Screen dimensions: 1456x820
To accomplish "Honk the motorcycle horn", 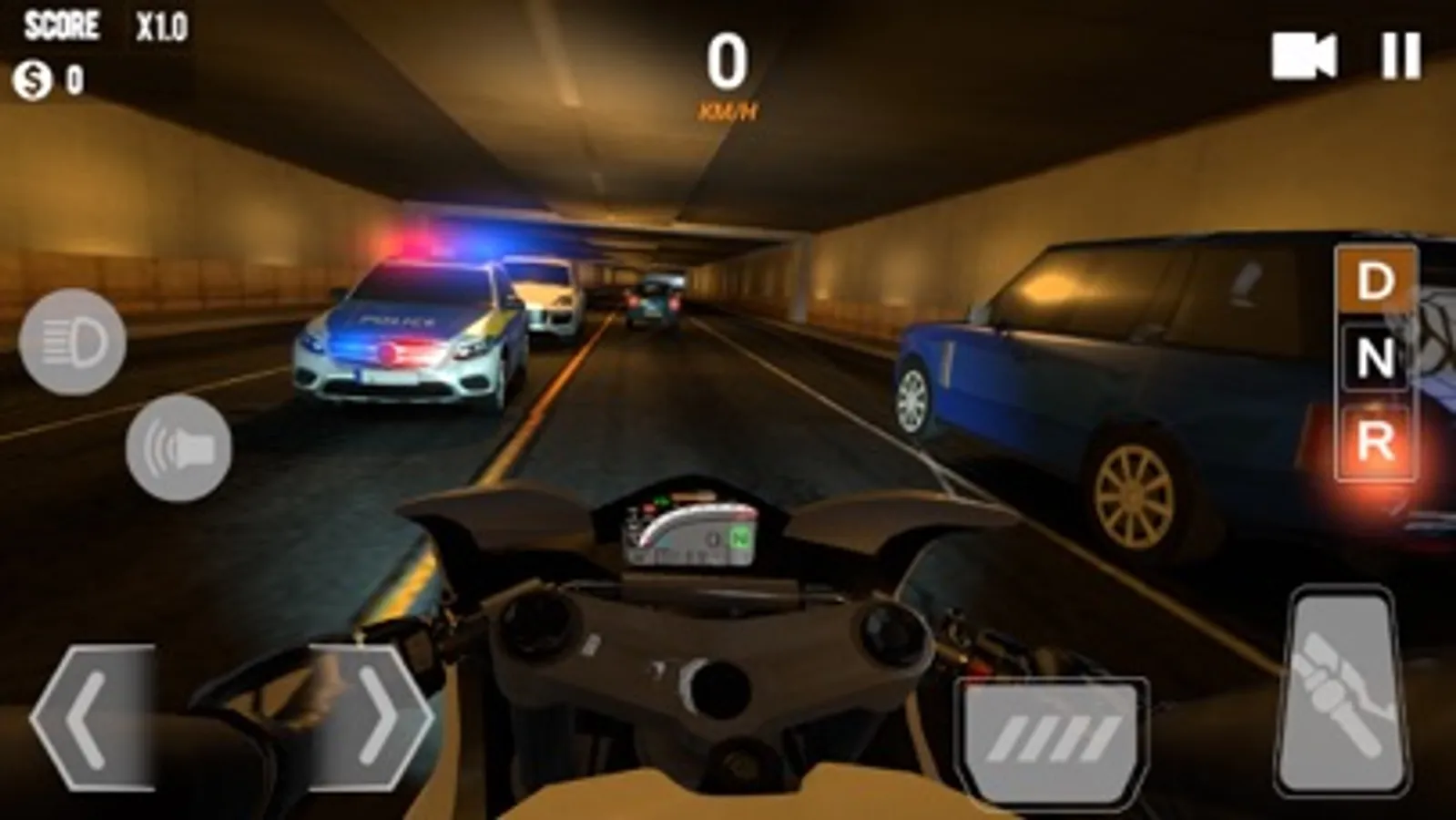I will point(176,446).
